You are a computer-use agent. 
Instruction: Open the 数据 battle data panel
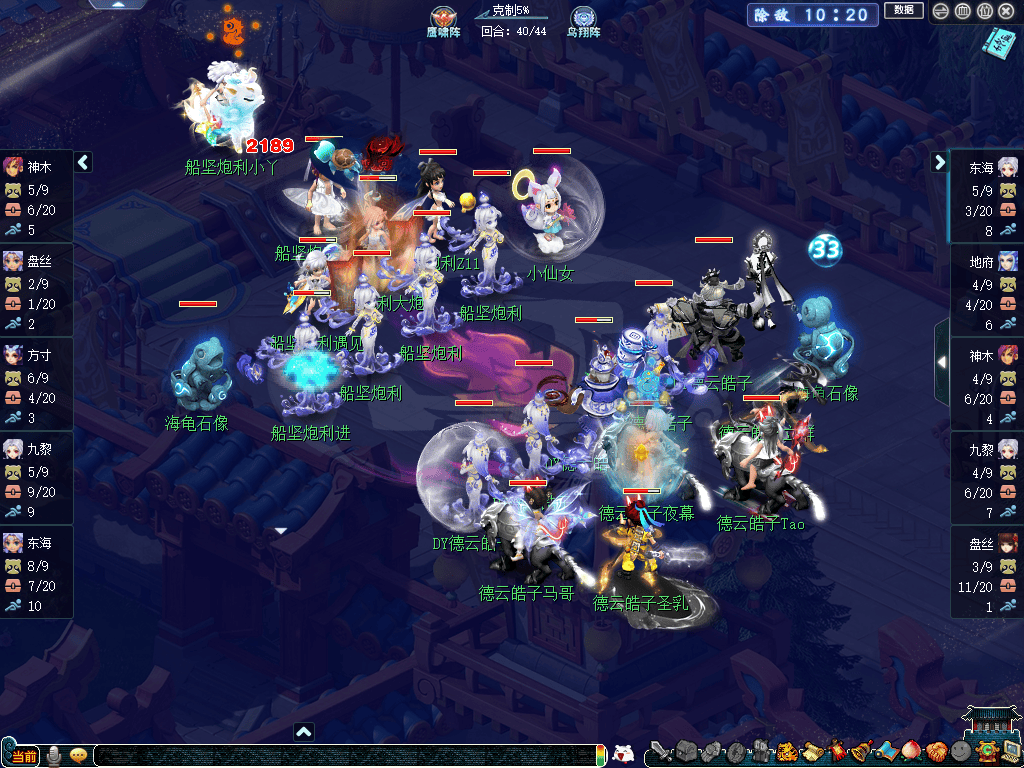(x=903, y=11)
